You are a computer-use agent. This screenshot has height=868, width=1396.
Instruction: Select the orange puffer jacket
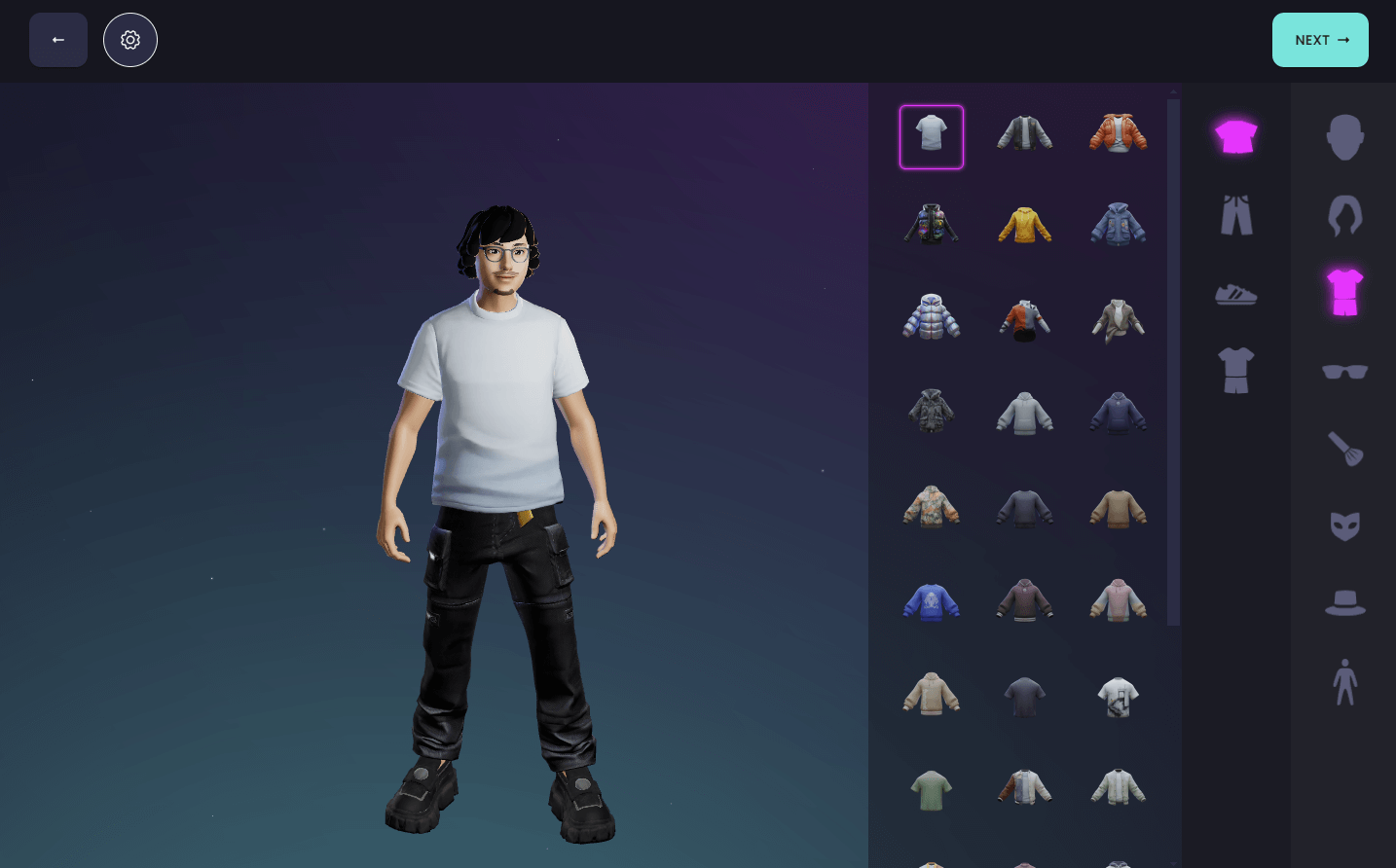tap(1118, 133)
